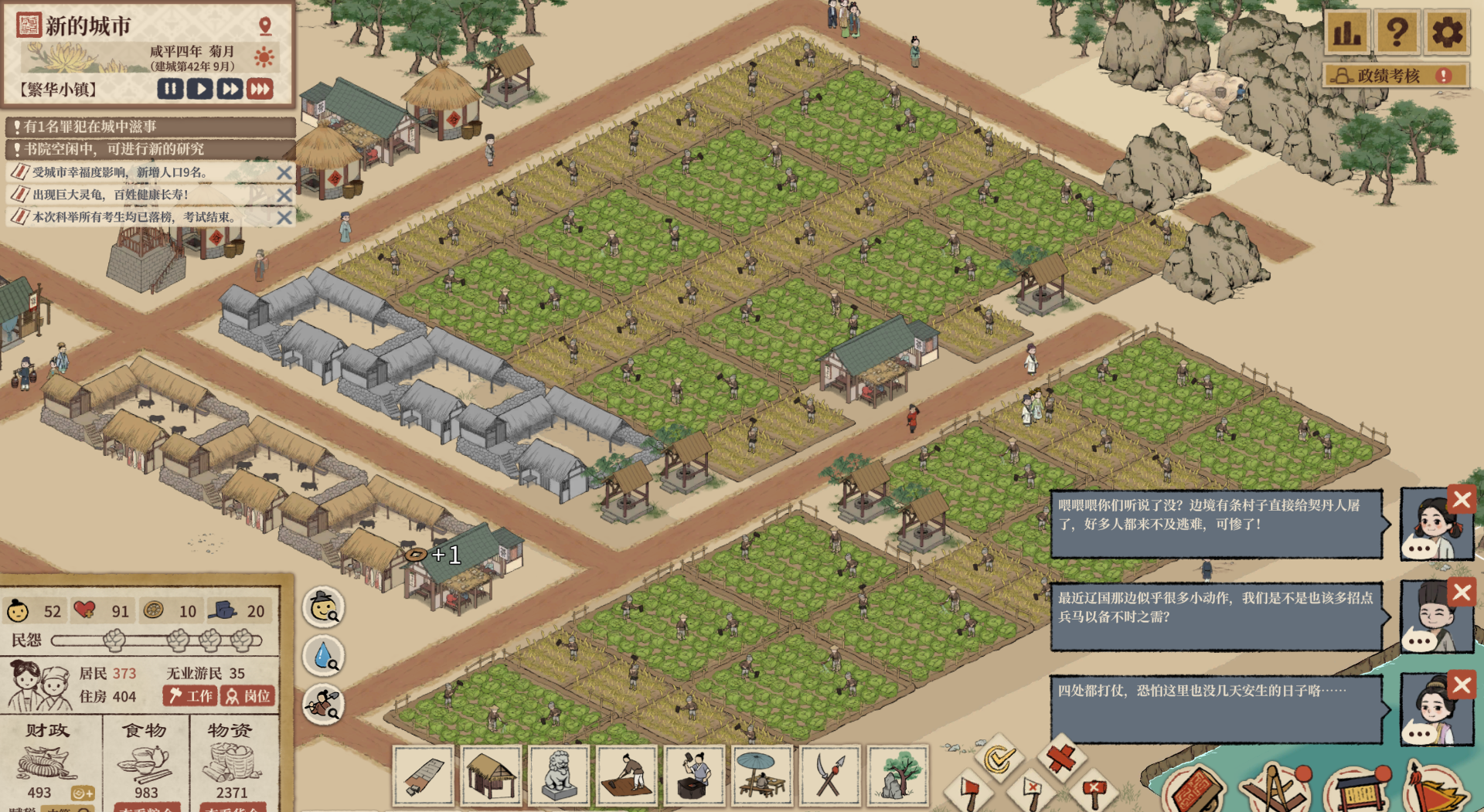Toggle the smiling face happiness overlay
The image size is (1484, 812).
tap(323, 607)
